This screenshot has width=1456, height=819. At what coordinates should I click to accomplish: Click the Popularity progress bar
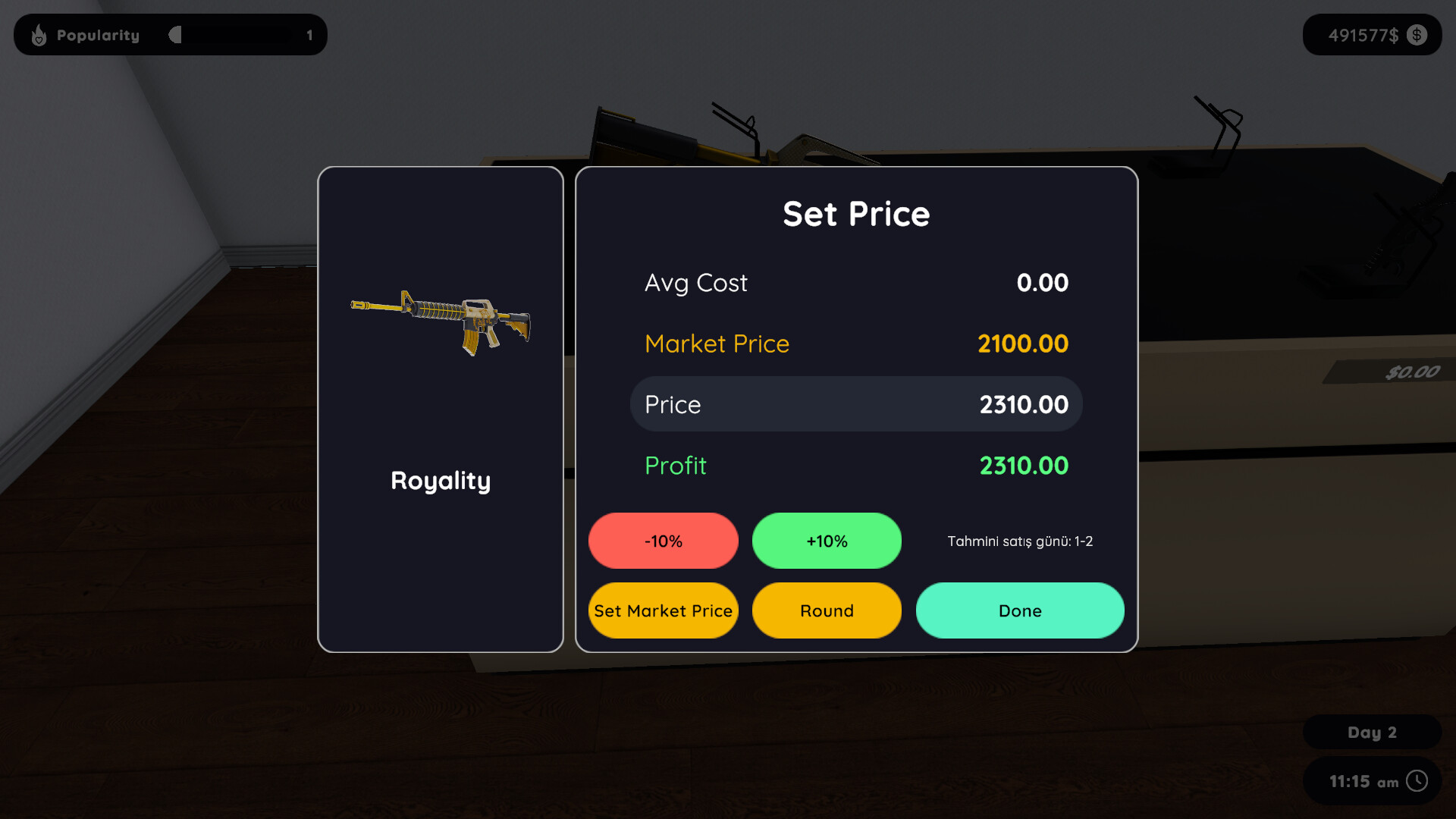tap(235, 35)
